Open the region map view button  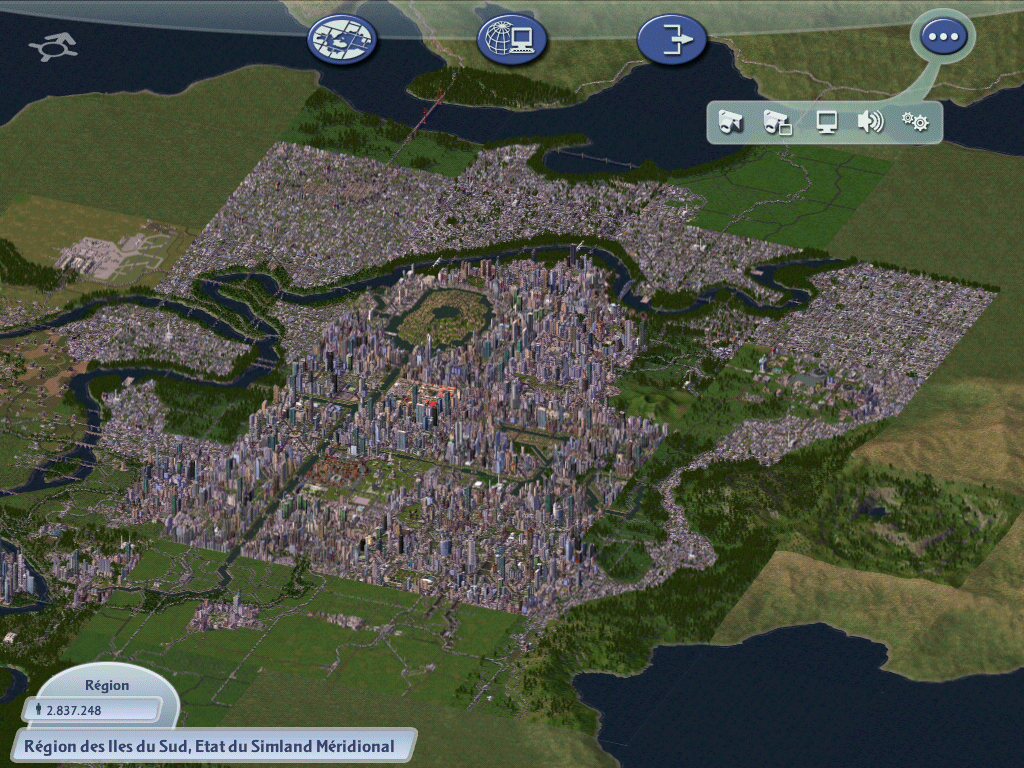(342, 39)
